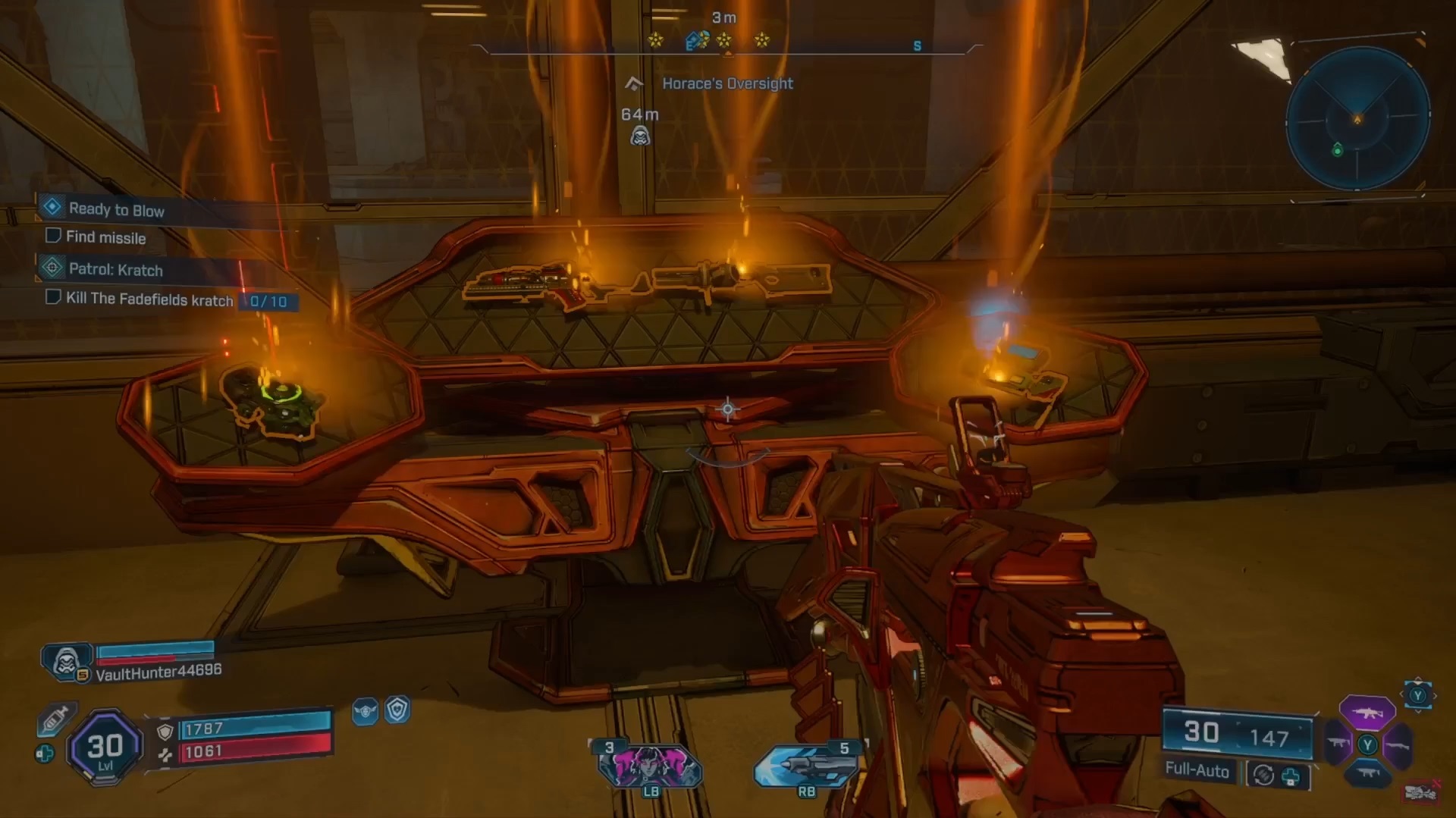Select the Ready to Blow mission tracker
This screenshot has height=818, width=1456.
pyautogui.click(x=116, y=209)
